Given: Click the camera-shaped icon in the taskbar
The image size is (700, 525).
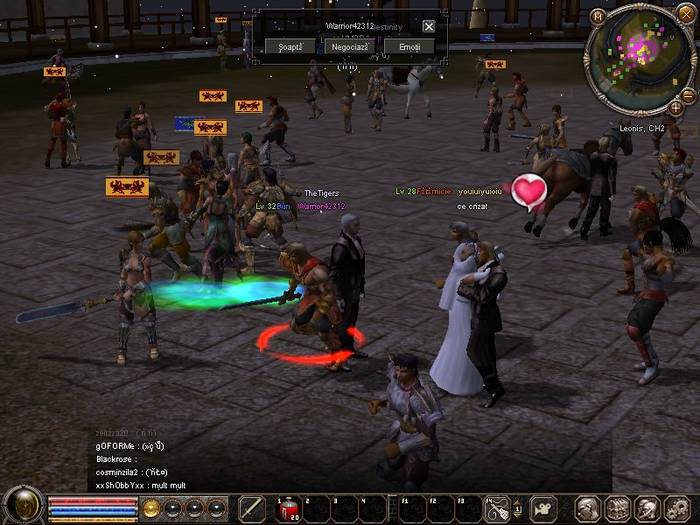Looking at the screenshot, I should point(544,508).
